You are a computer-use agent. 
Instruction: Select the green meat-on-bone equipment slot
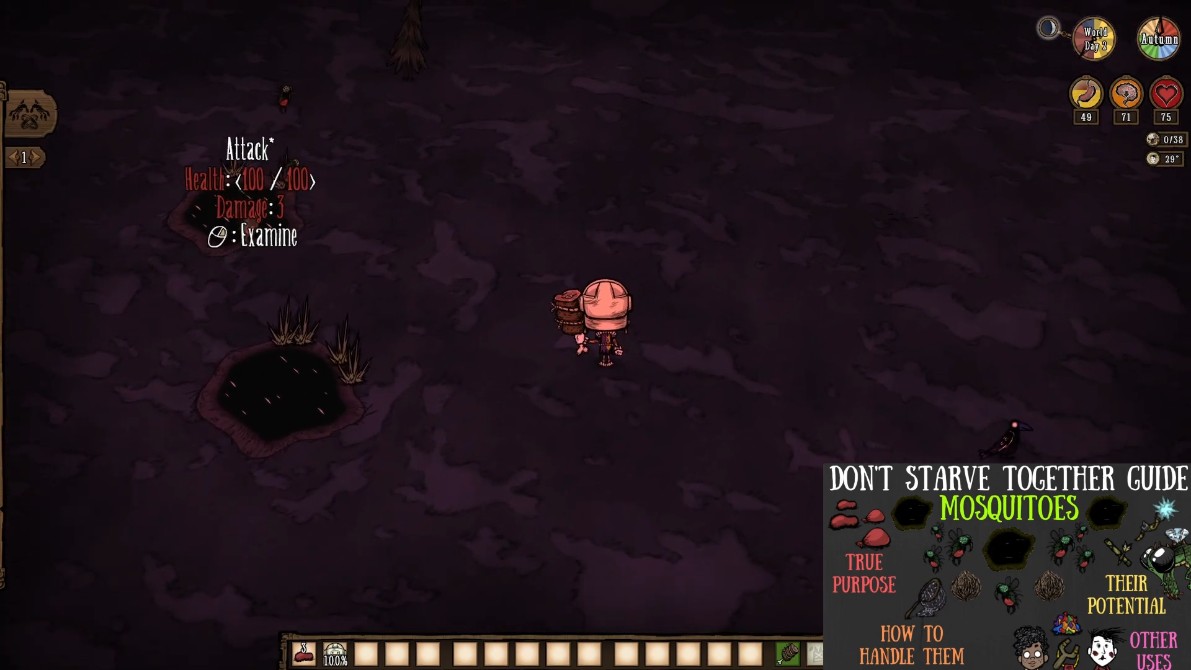tap(788, 654)
